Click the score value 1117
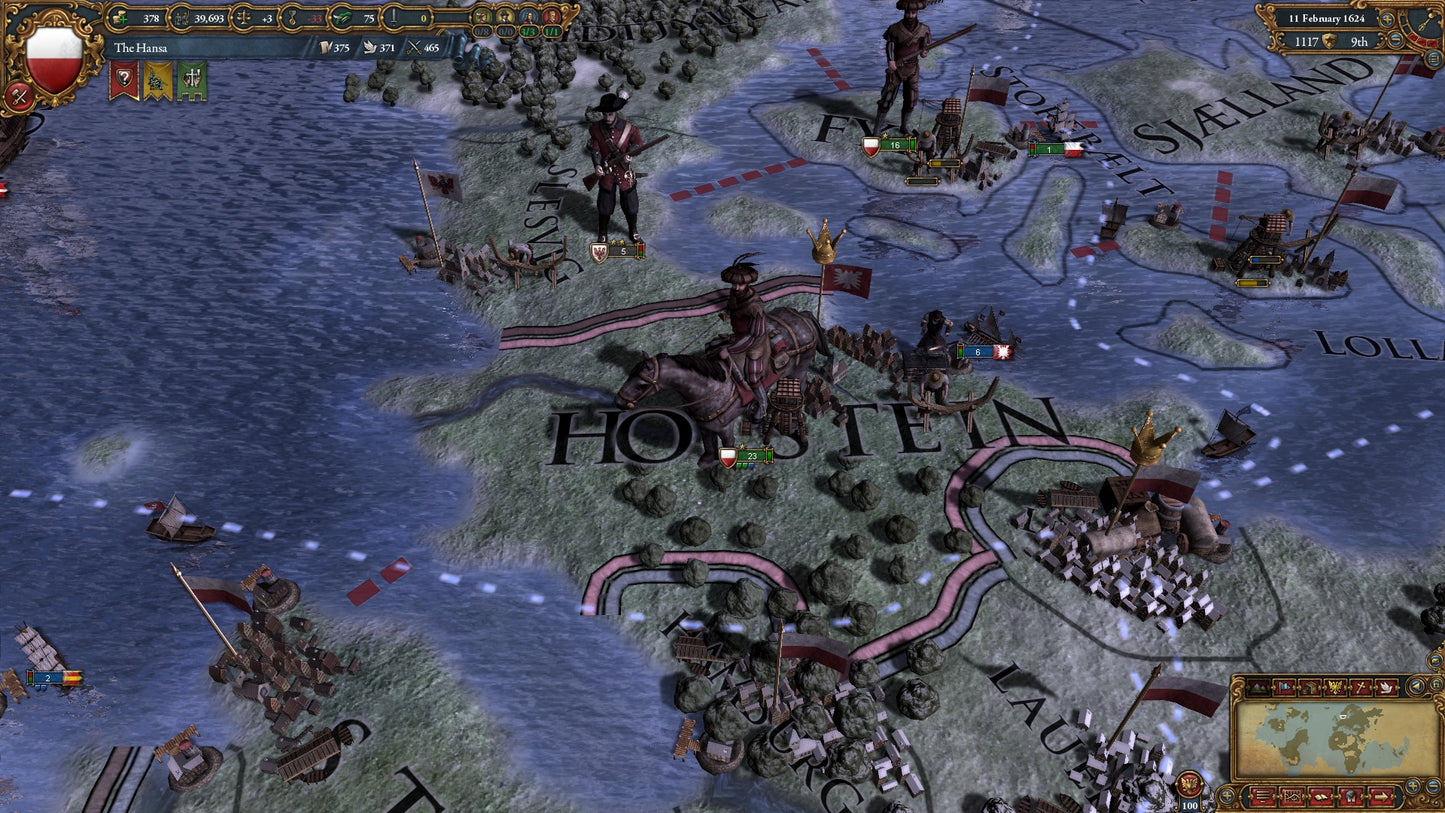 [1307, 41]
